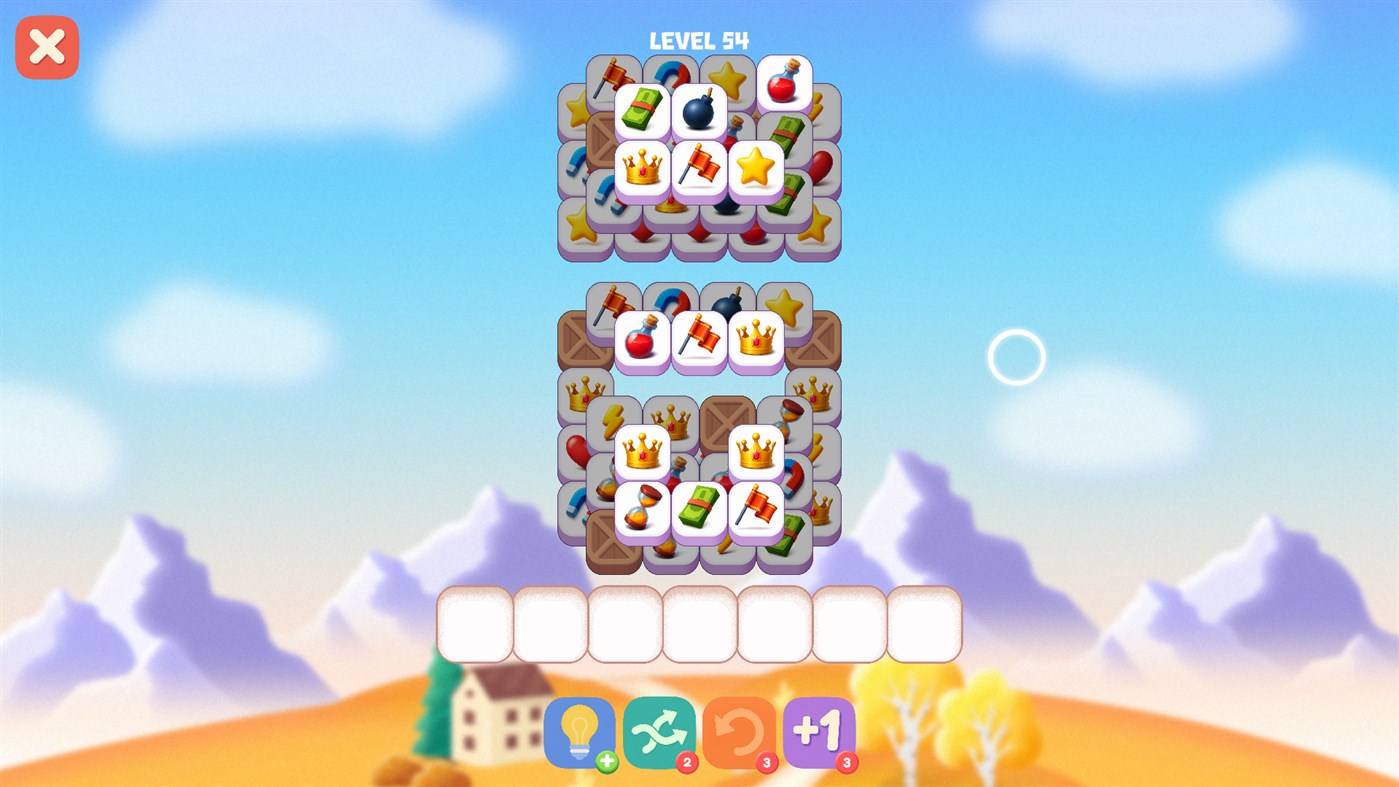Select the money tile near the bottom flags
Screen dimensions: 1399x787
[699, 511]
